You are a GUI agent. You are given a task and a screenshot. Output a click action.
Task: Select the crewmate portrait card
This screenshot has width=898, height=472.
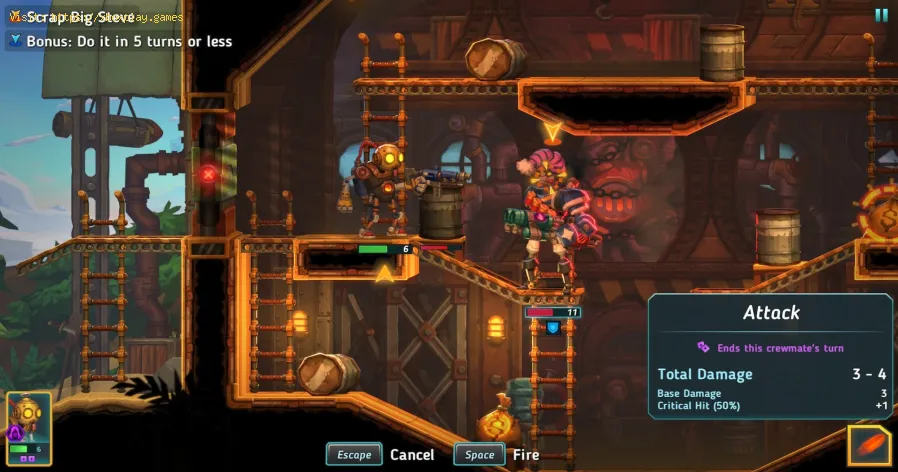tap(29, 430)
